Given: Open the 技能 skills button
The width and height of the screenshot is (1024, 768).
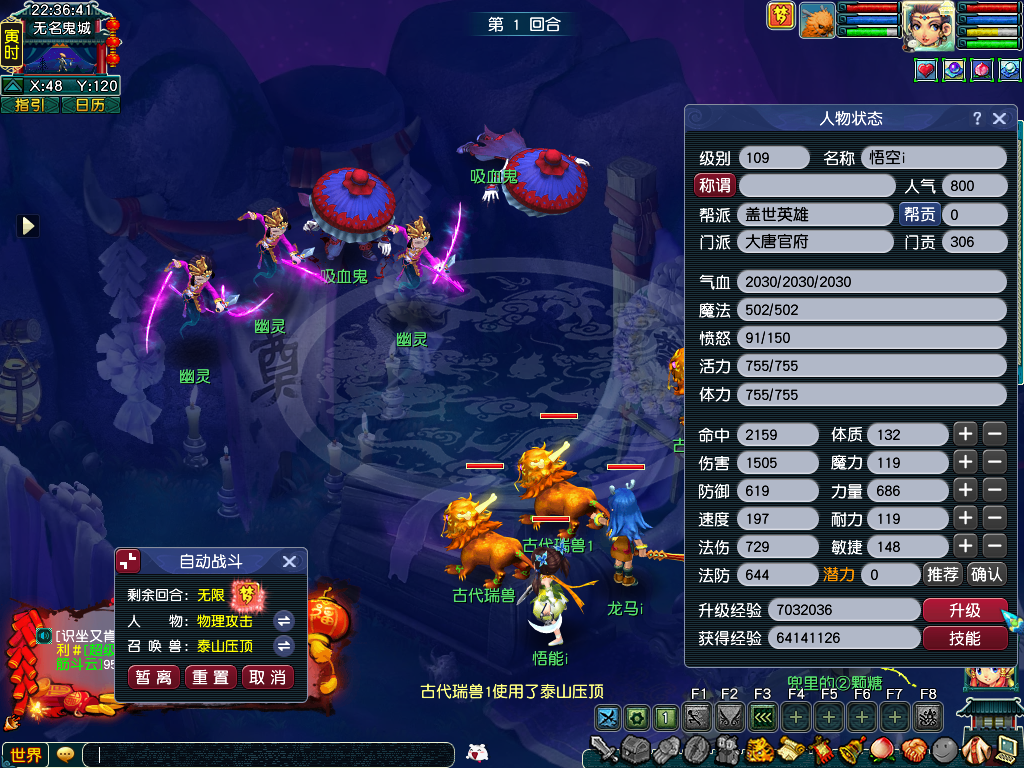Looking at the screenshot, I should [x=964, y=638].
